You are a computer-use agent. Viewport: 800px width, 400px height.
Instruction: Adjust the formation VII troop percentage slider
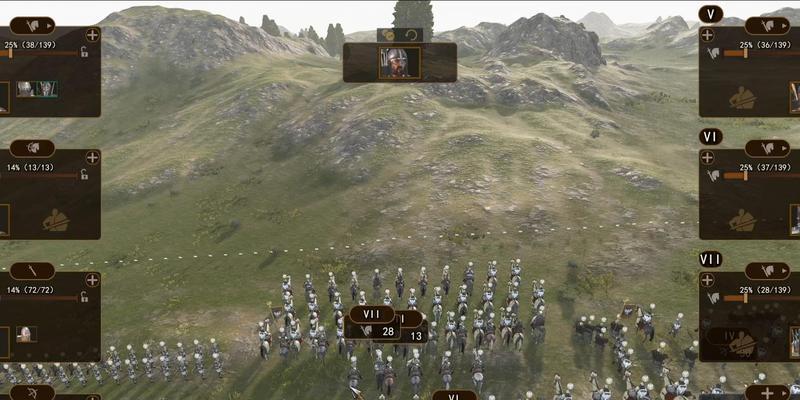pos(746,297)
